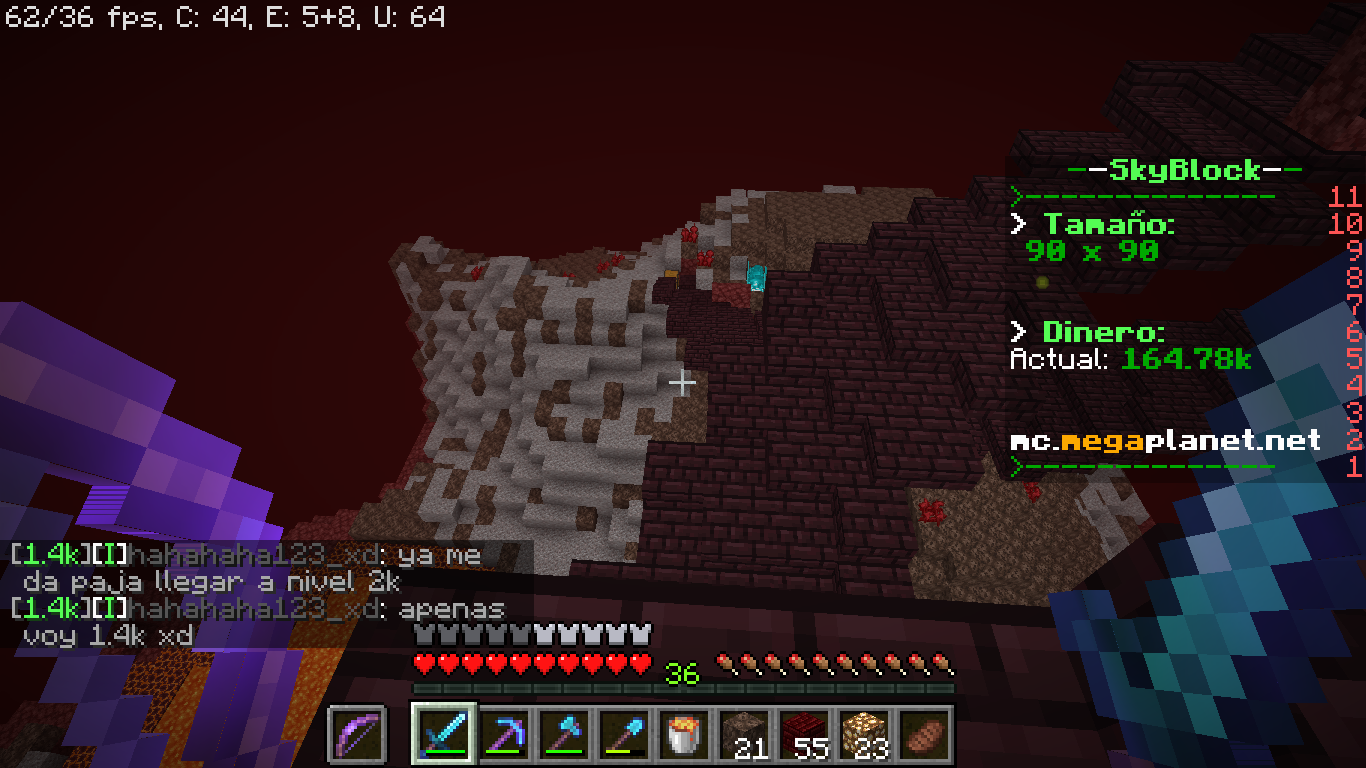Select the soul sand stack of 21
Screen dimensions: 1366x768
click(745, 733)
